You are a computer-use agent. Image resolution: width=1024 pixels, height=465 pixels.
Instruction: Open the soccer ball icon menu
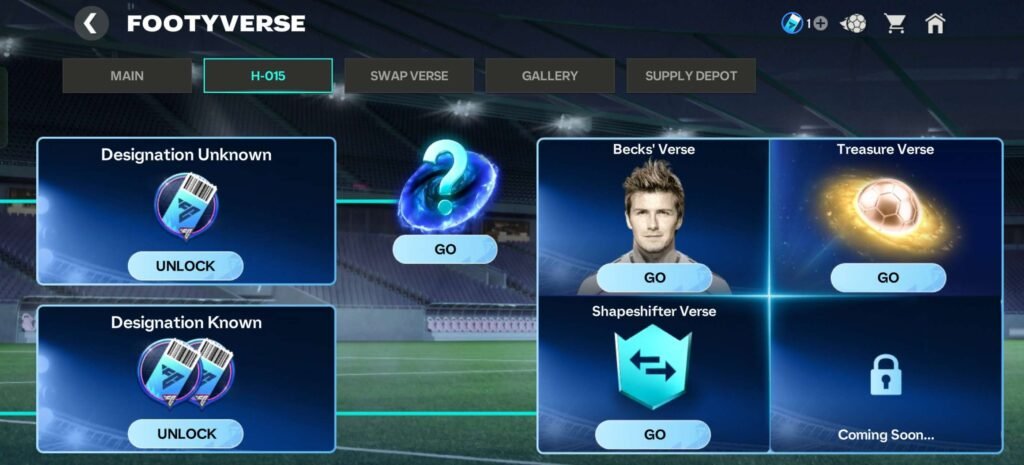[855, 23]
